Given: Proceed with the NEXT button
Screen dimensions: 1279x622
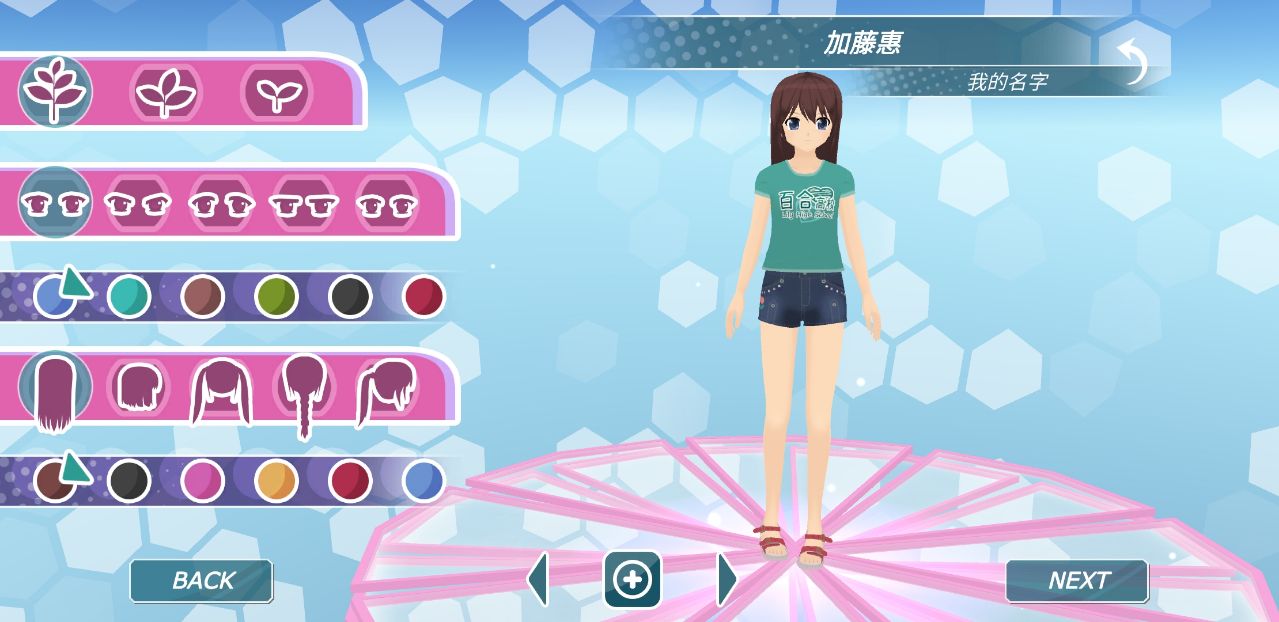Looking at the screenshot, I should coord(1077,580).
